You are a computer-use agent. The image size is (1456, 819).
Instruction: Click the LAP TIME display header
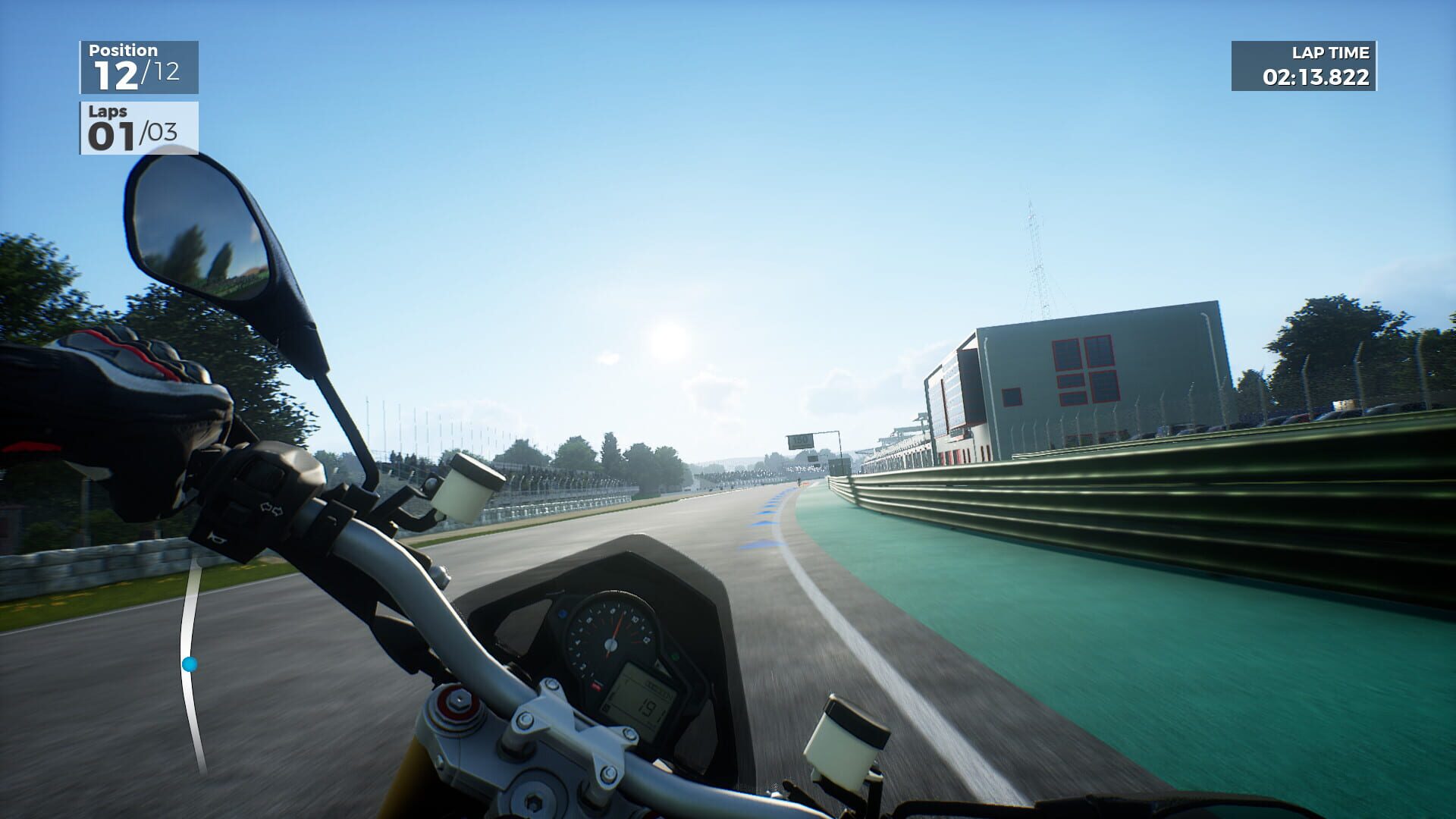tap(1331, 53)
